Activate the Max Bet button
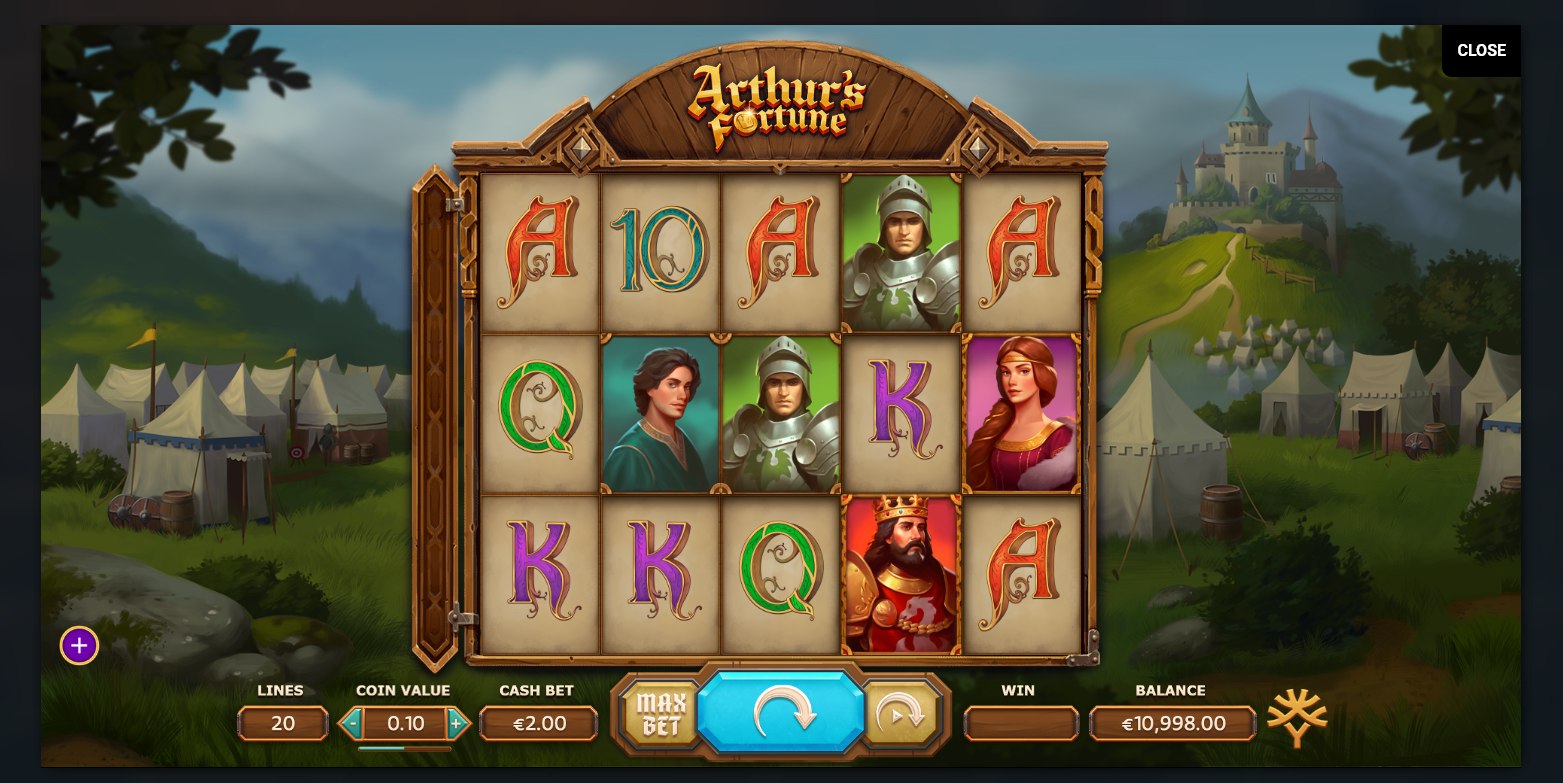1563x783 pixels. (x=659, y=714)
